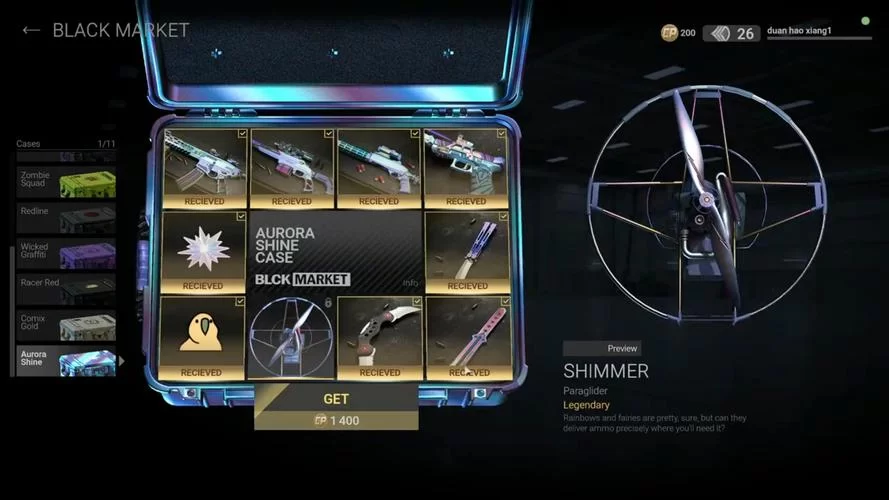Select the yellow parrot item slot
Image resolution: width=889 pixels, height=500 pixels.
[x=203, y=336]
